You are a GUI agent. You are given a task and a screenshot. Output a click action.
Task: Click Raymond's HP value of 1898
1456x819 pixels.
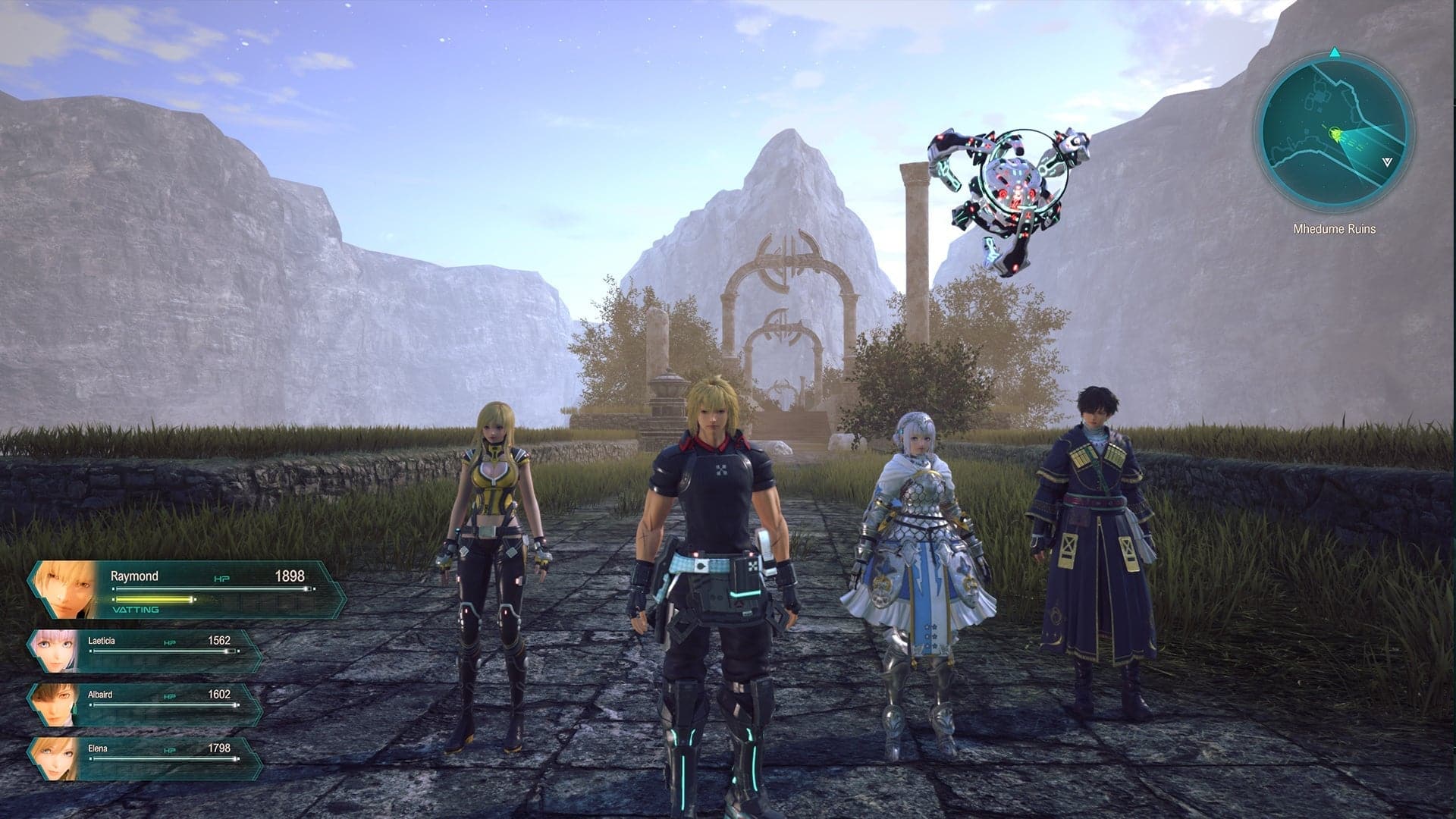(290, 576)
